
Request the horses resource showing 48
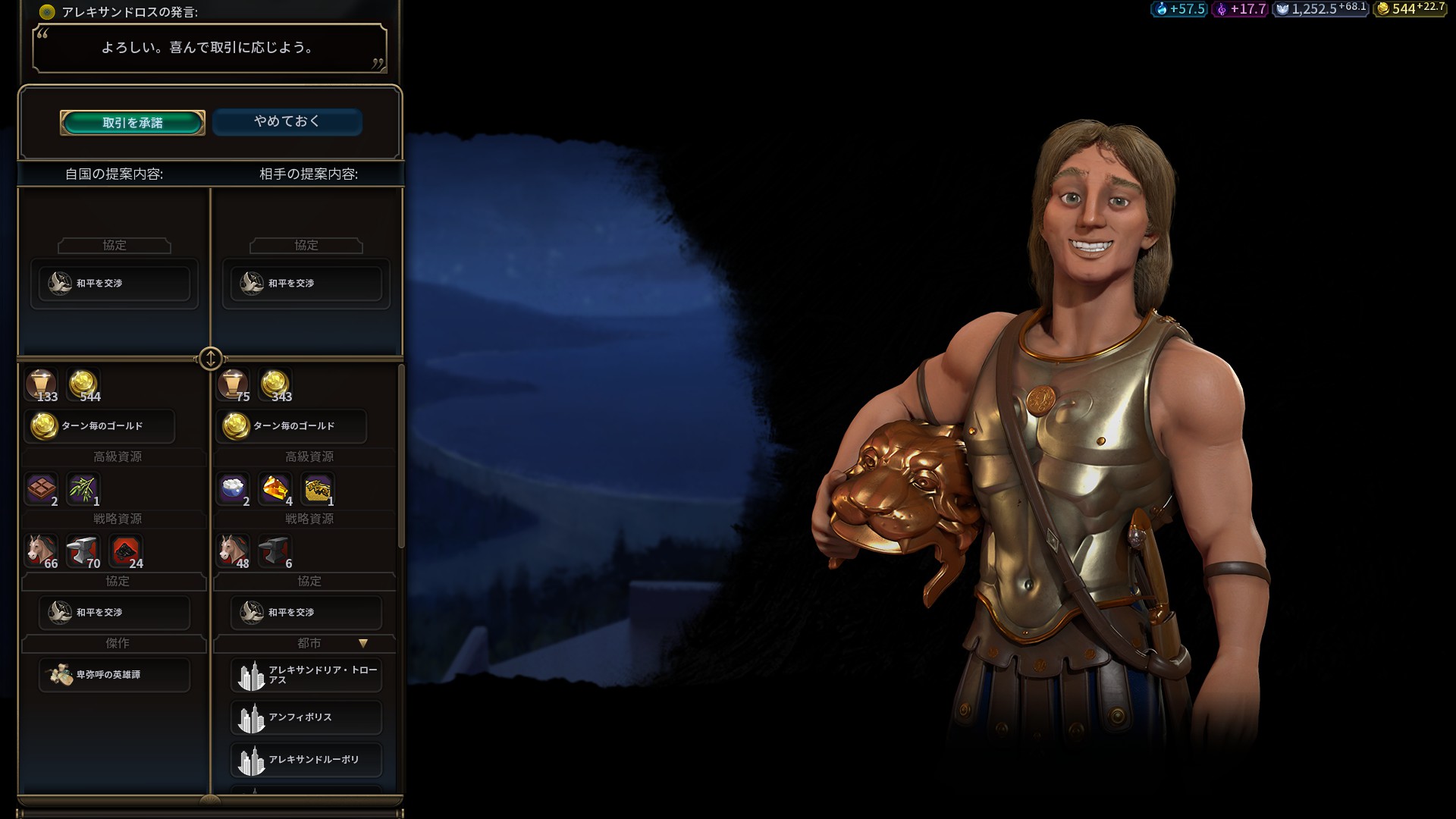click(x=234, y=551)
